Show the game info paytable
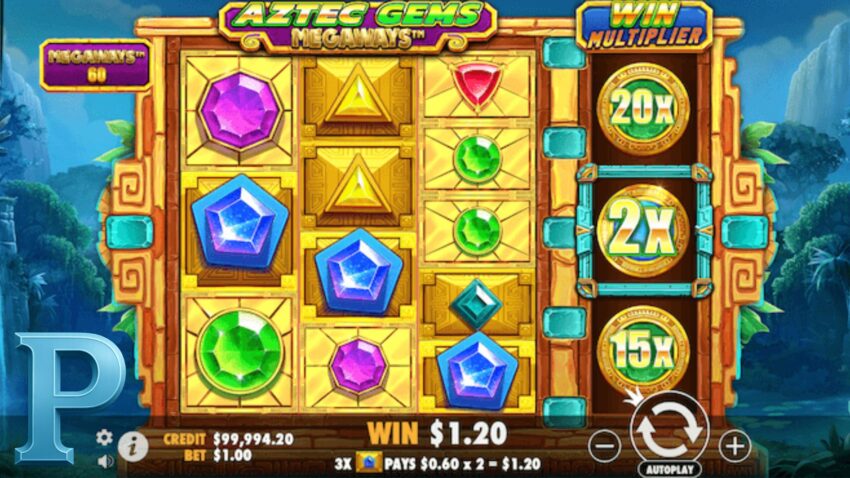This screenshot has height=478, width=850. (x=130, y=446)
